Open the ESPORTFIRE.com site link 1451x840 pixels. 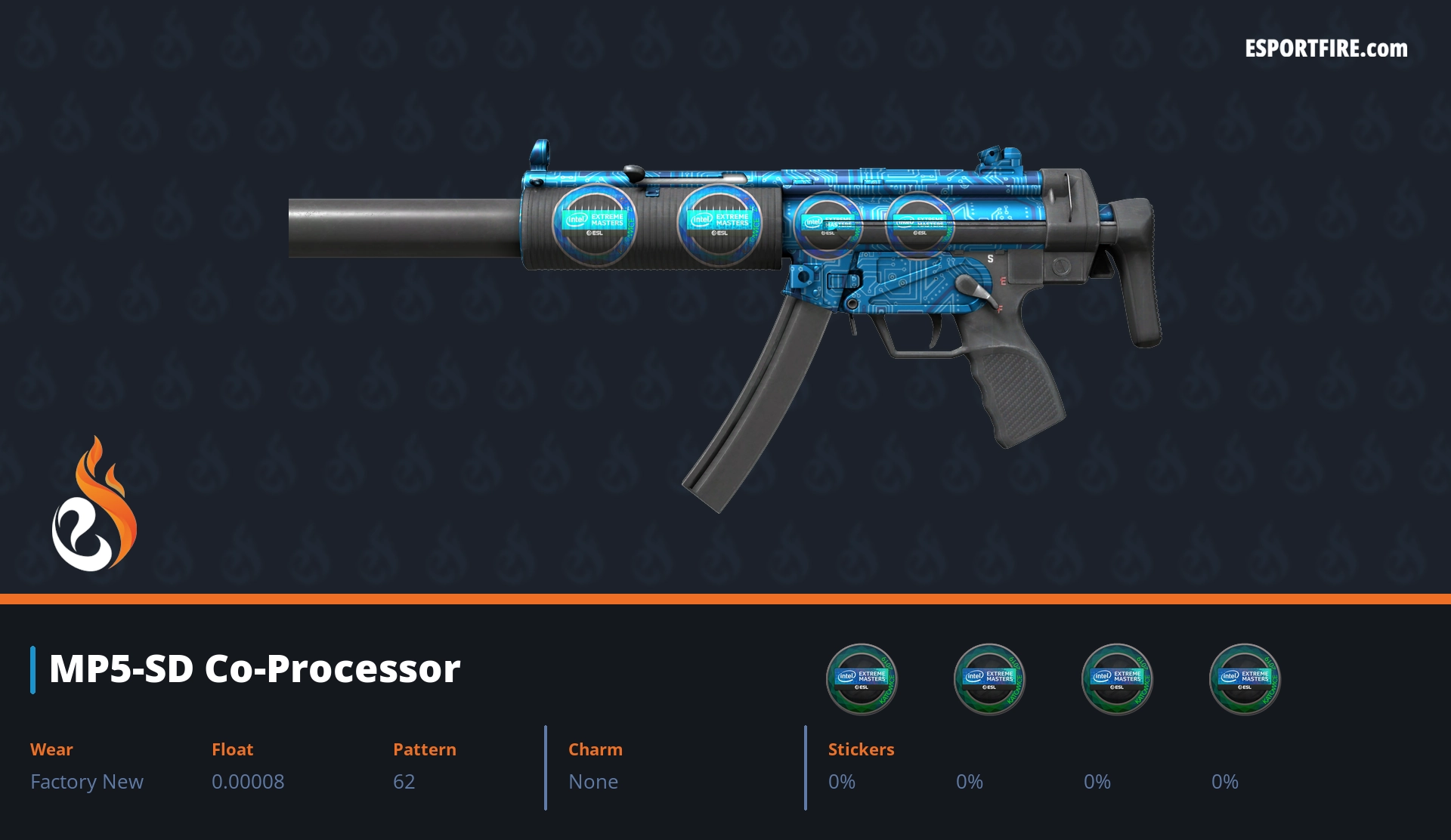point(1326,49)
